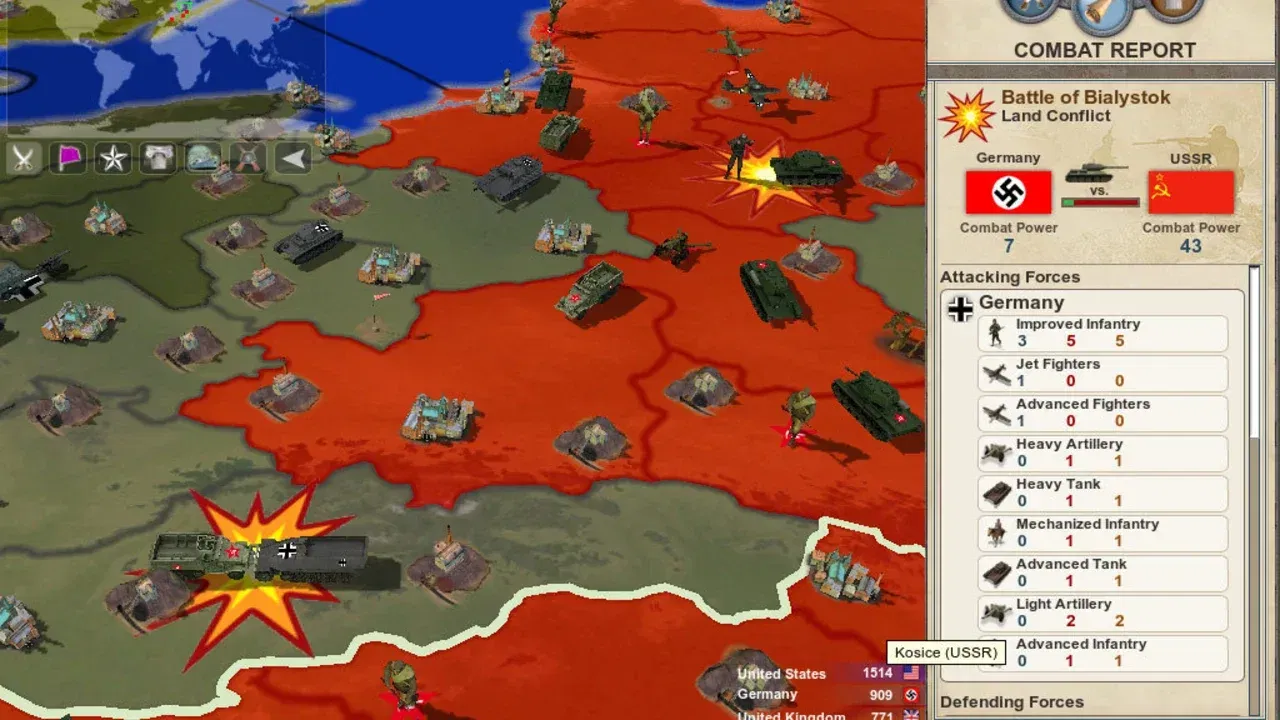
Task: Open the boots medallion above Combat Report
Action: (x=1030, y=10)
